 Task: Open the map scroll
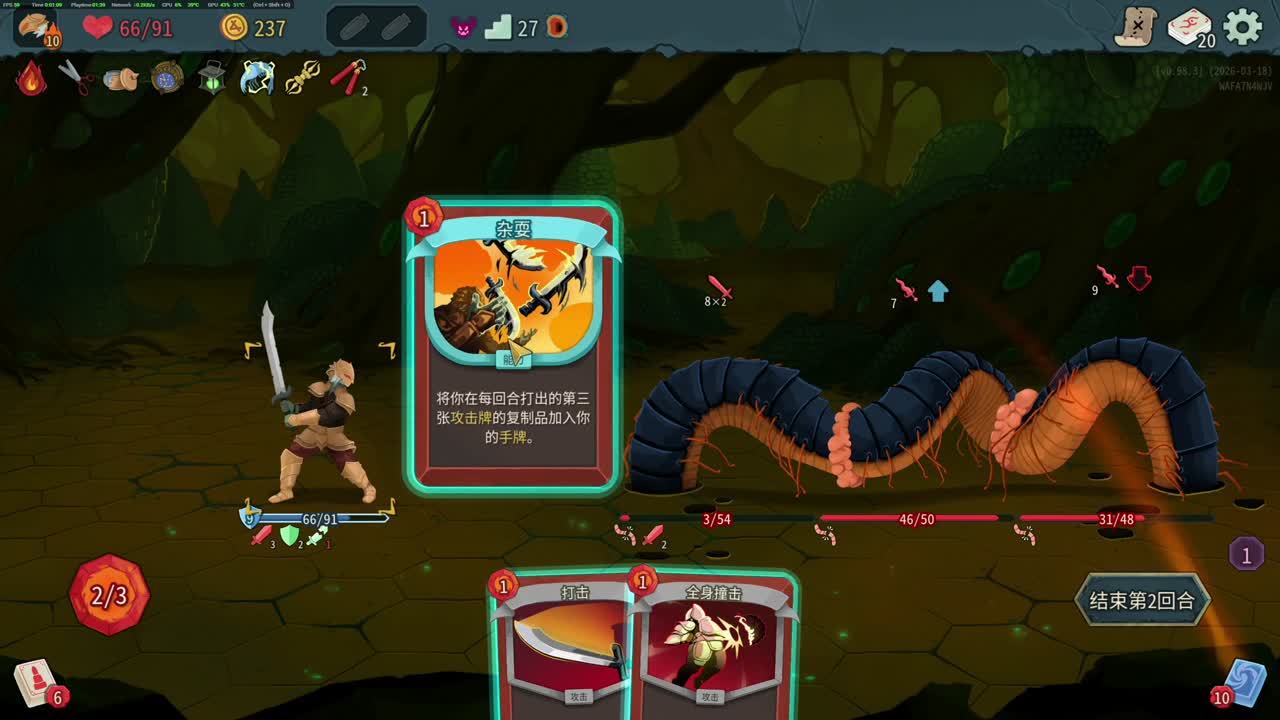click(1136, 27)
